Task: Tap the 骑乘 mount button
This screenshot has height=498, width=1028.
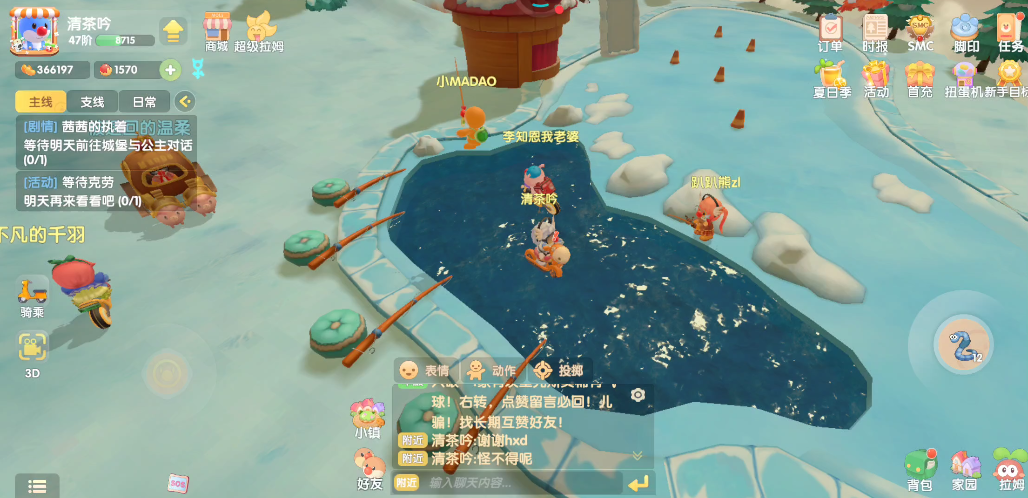Action: 32,295
